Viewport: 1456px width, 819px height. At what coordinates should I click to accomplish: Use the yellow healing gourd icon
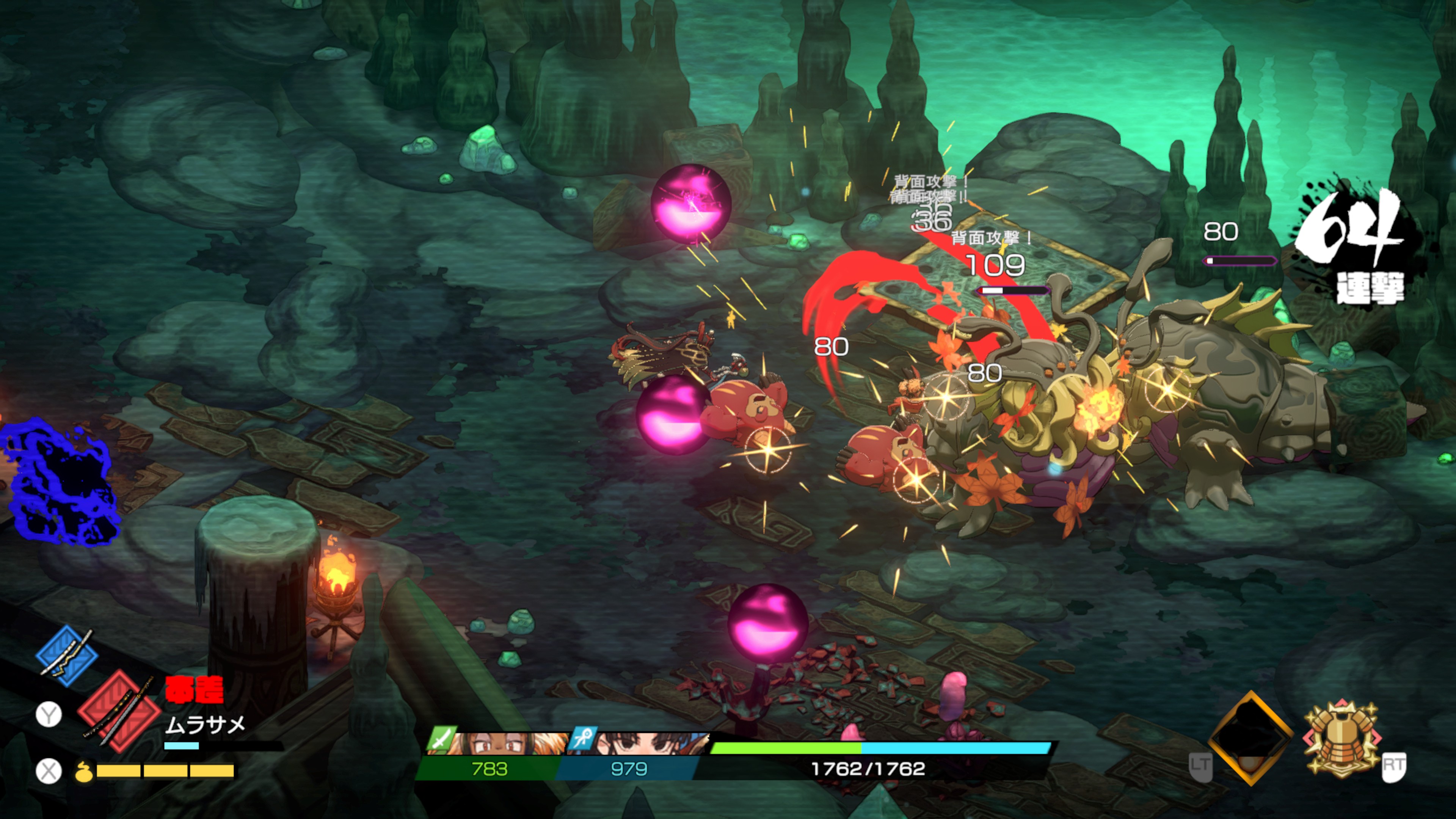(84, 771)
